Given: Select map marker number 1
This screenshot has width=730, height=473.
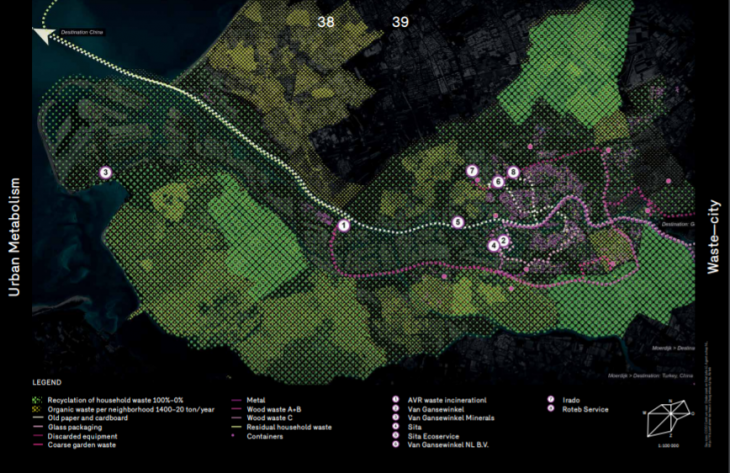Looking at the screenshot, I should (343, 226).
